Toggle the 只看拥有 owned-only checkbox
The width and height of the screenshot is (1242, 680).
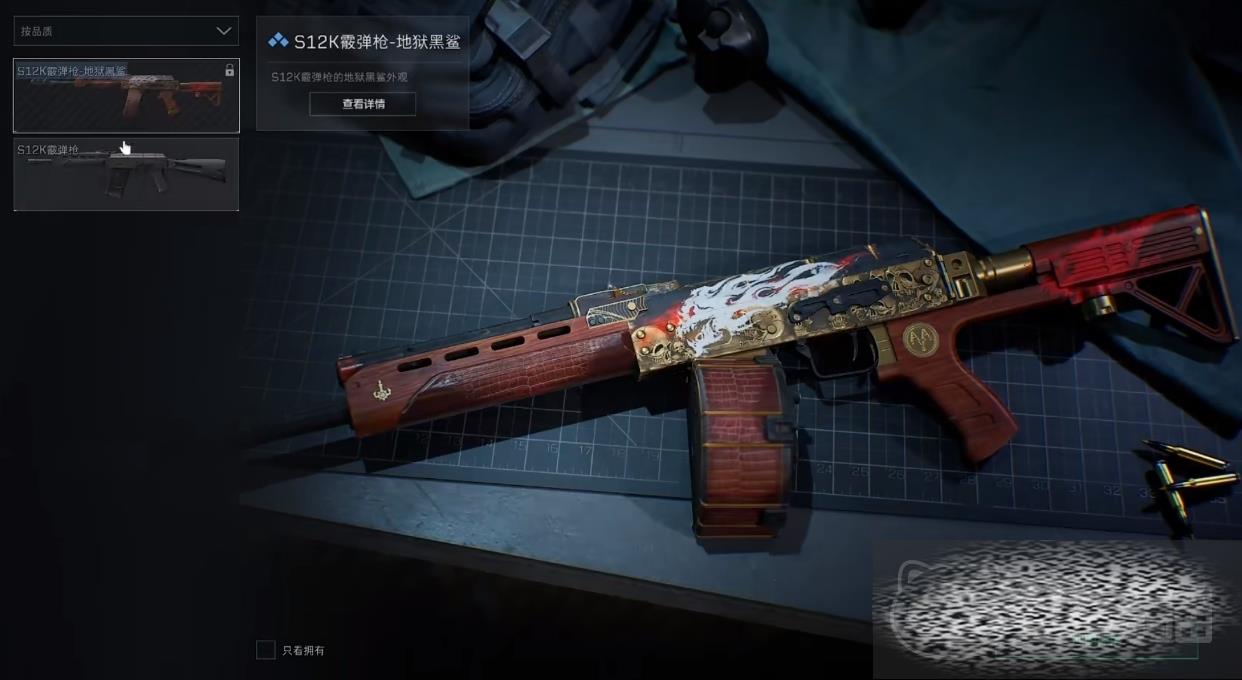click(266, 650)
